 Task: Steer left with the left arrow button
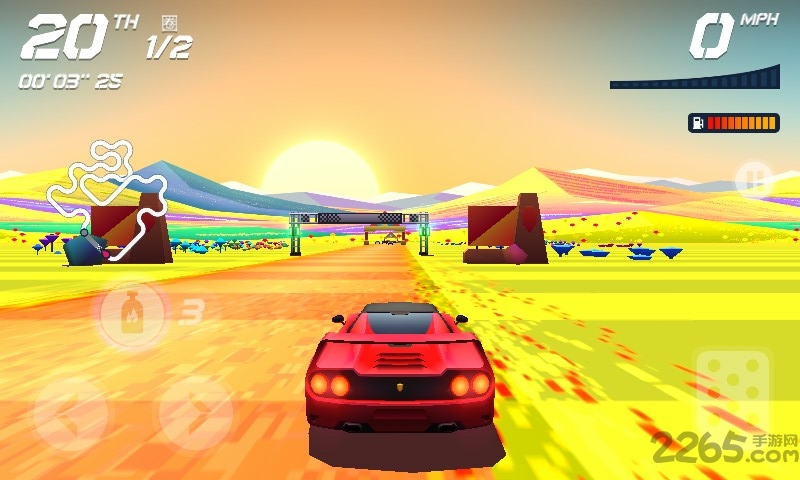70,412
